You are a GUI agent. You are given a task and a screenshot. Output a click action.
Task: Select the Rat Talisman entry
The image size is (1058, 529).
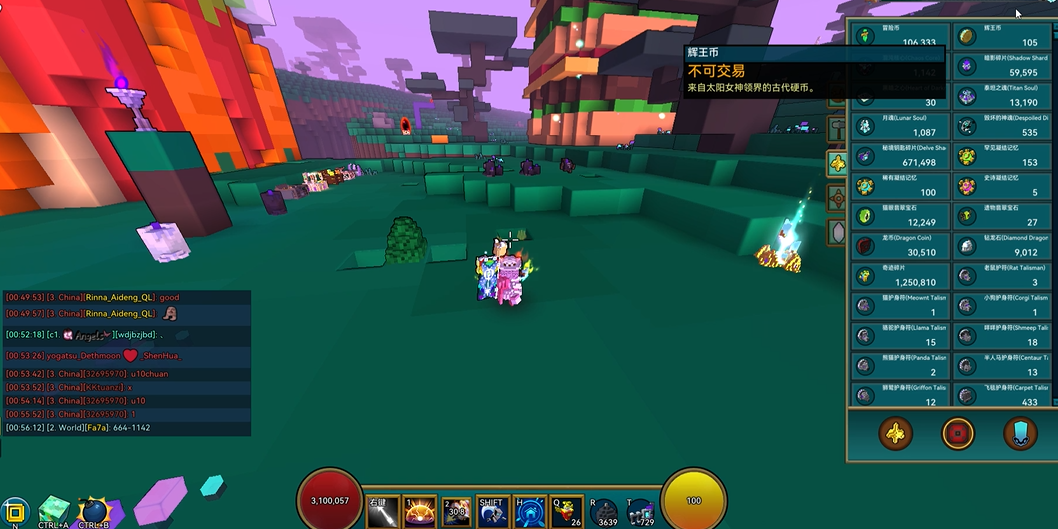coord(1000,276)
